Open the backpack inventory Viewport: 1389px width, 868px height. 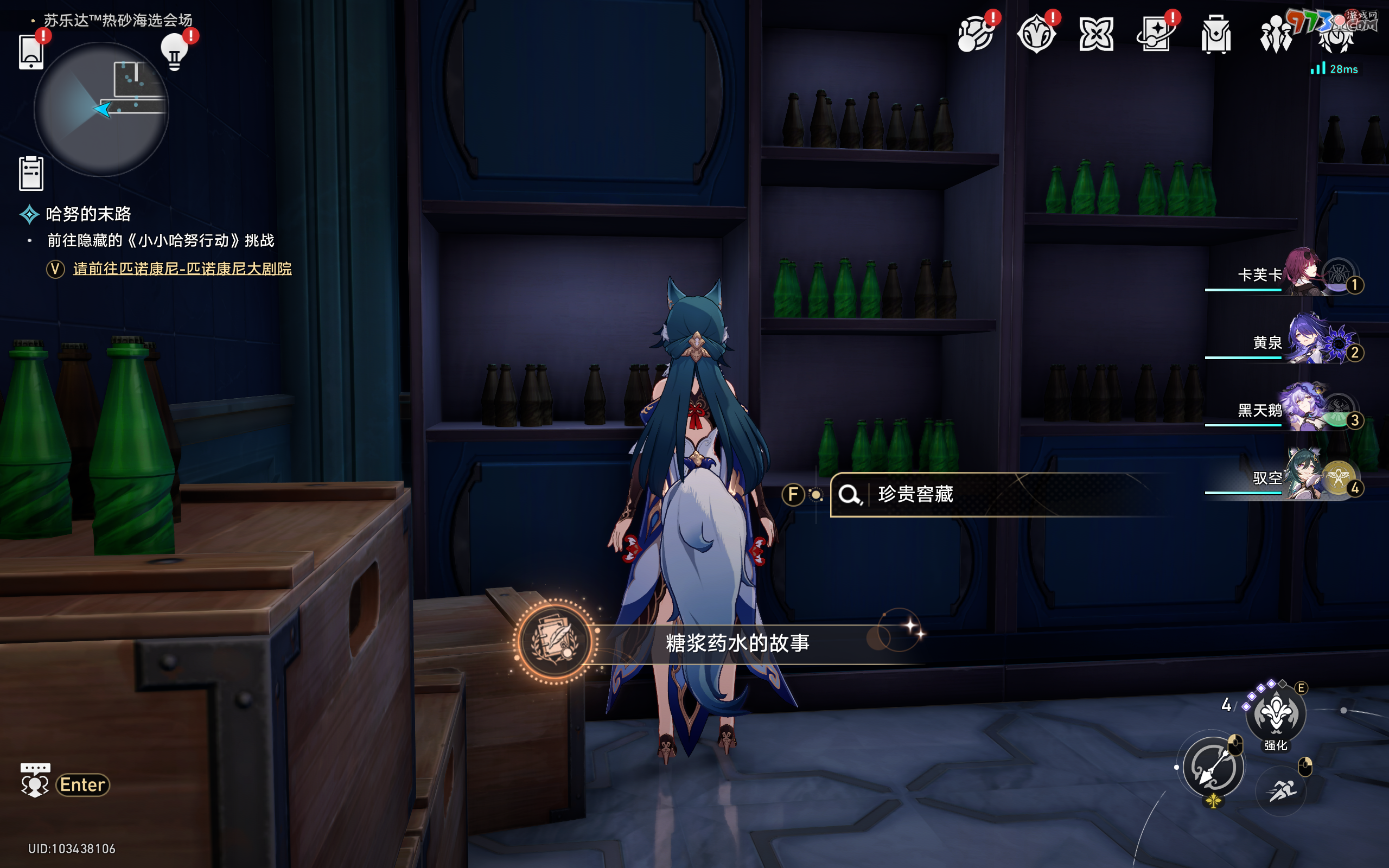pyautogui.click(x=1216, y=34)
